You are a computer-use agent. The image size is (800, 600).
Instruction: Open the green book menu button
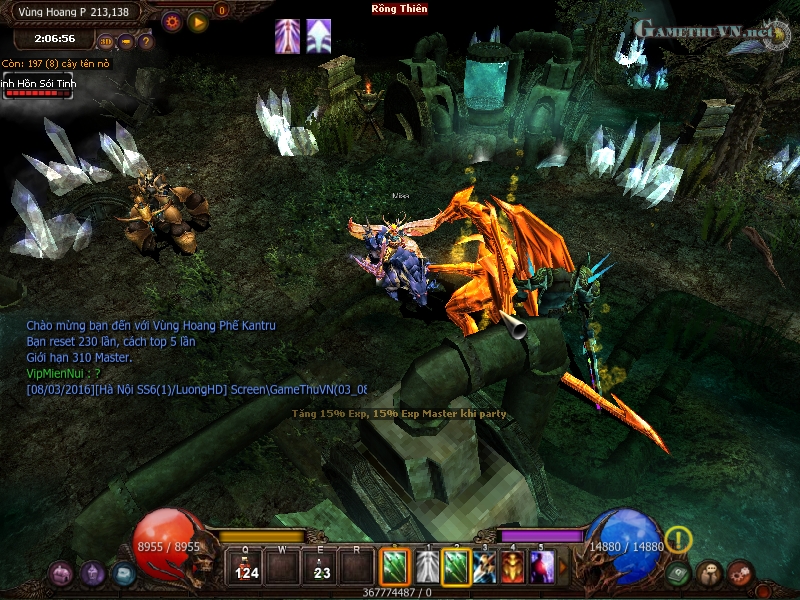pos(679,573)
